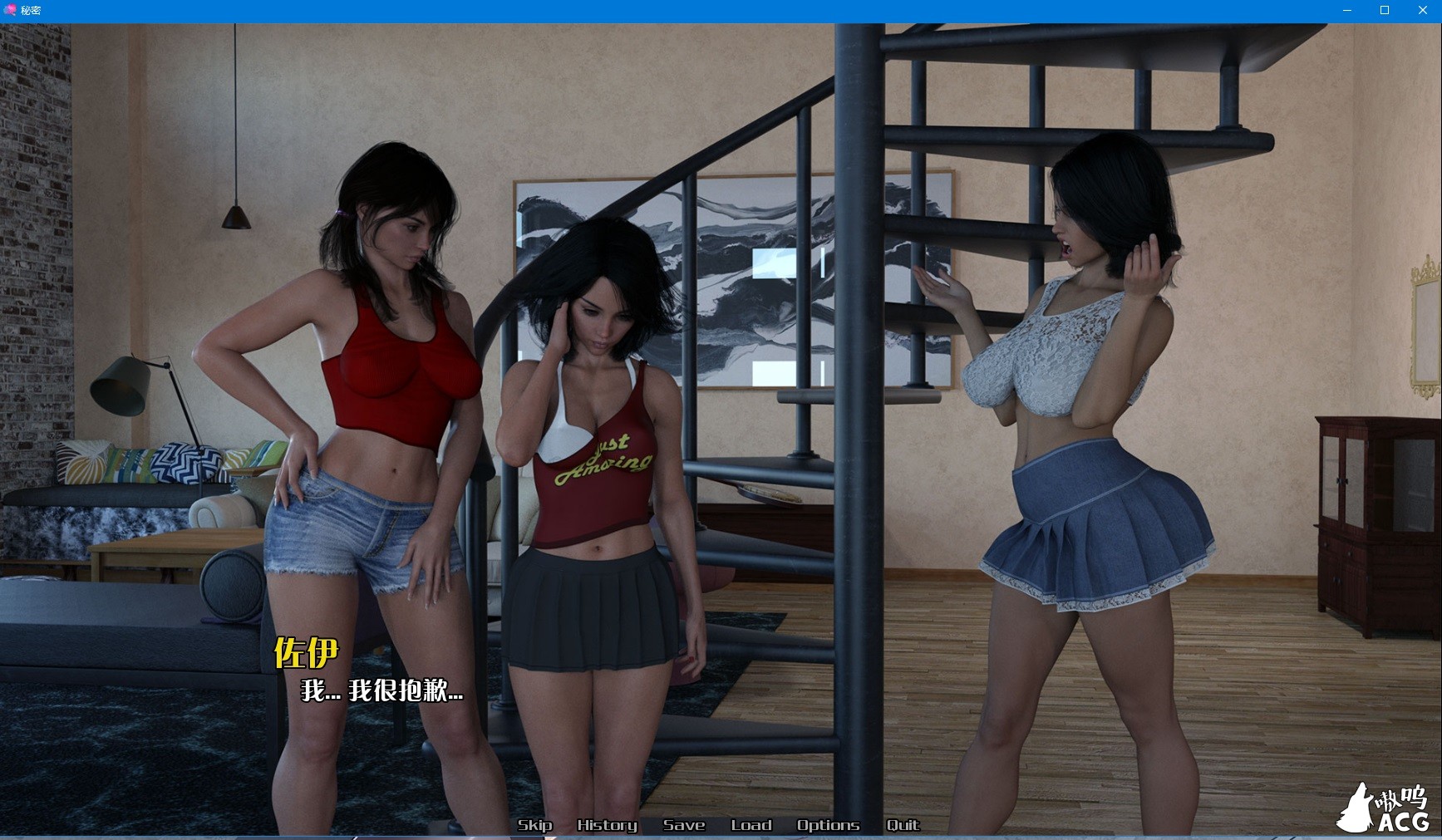Image resolution: width=1442 pixels, height=840 pixels.
Task: Select Quit to exit the game
Action: click(903, 825)
